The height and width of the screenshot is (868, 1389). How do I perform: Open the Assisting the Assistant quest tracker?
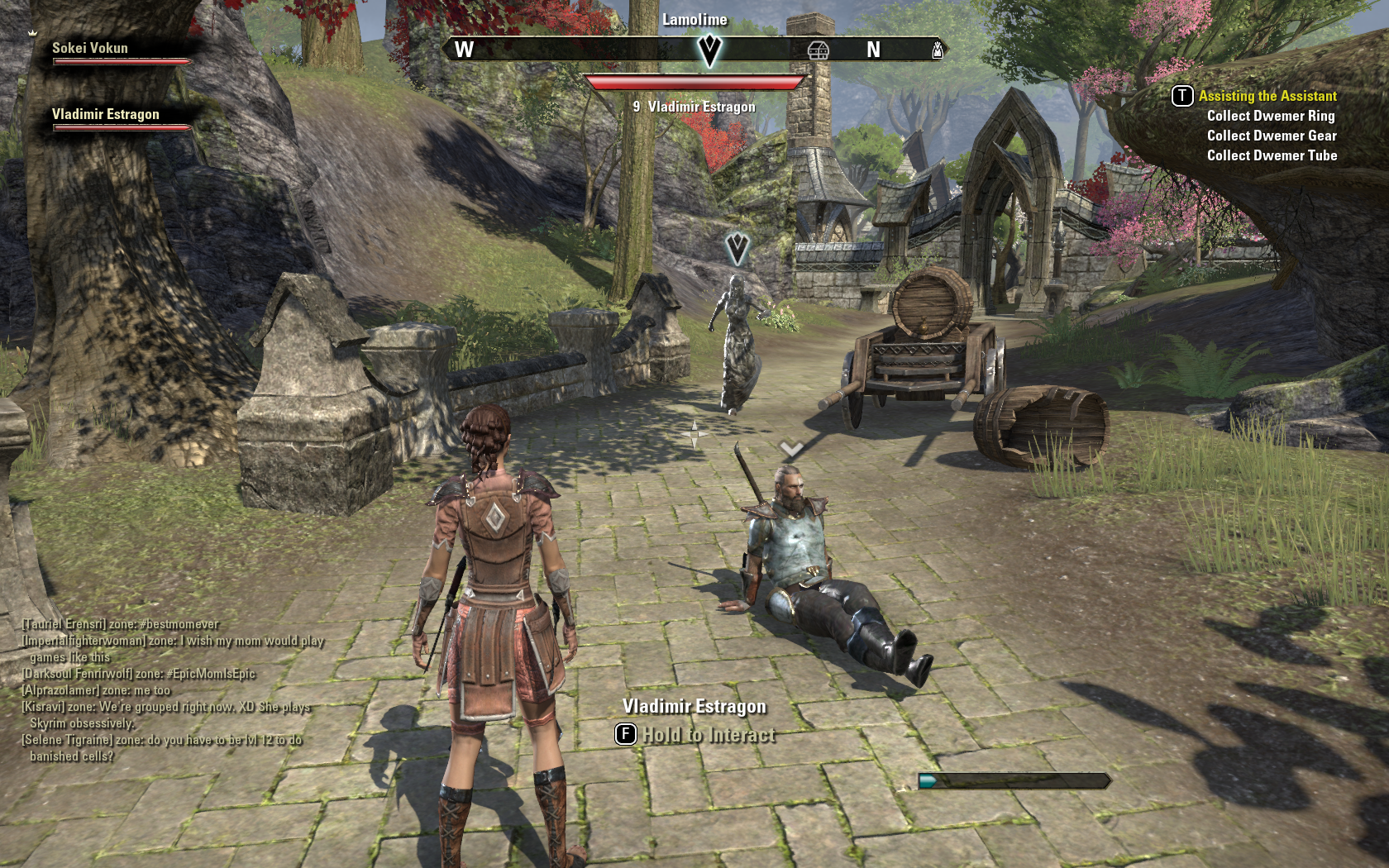click(1267, 96)
